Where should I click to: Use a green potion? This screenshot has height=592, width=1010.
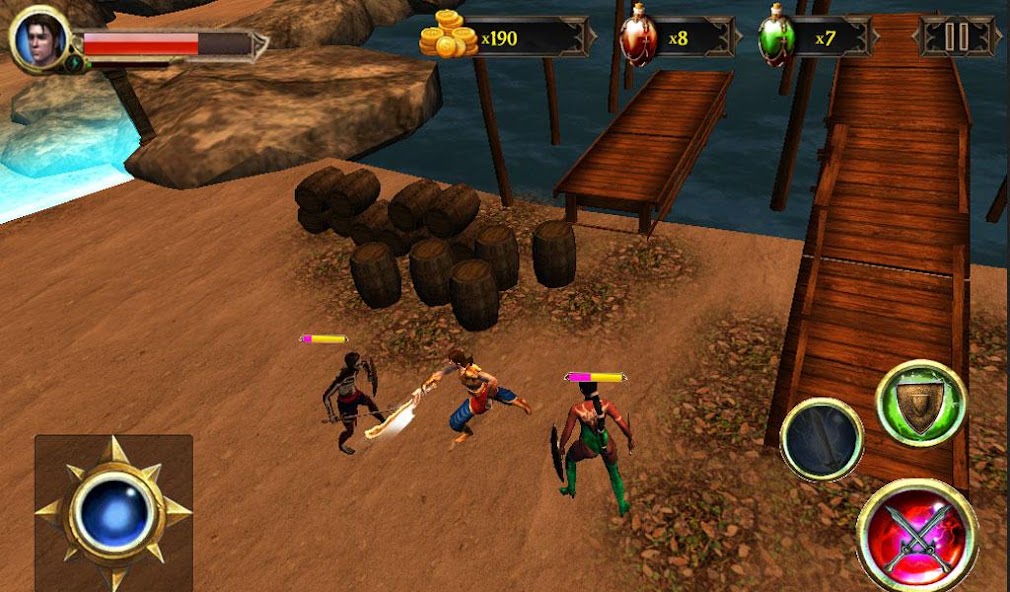click(777, 36)
